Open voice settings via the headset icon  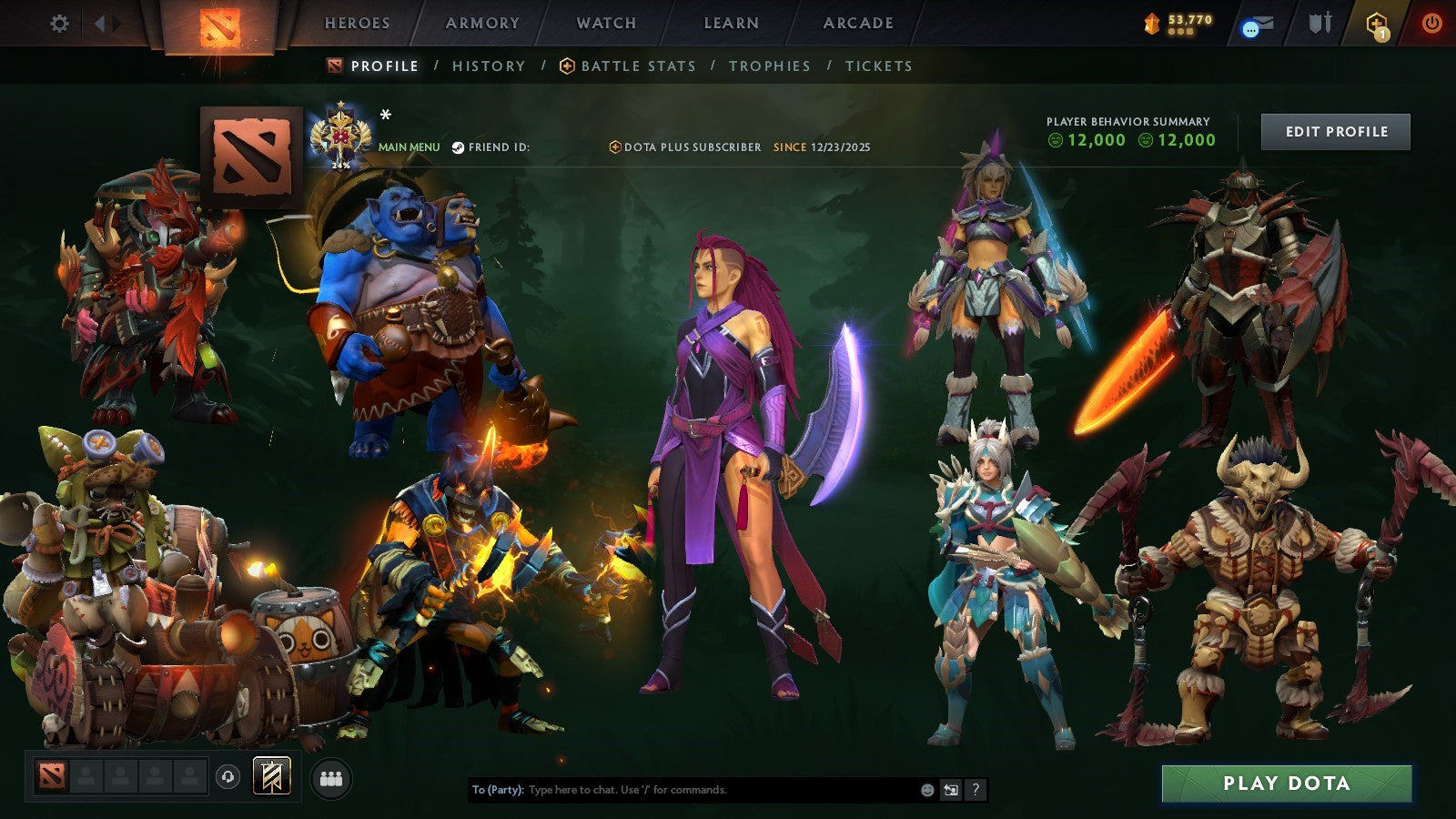tap(226, 775)
